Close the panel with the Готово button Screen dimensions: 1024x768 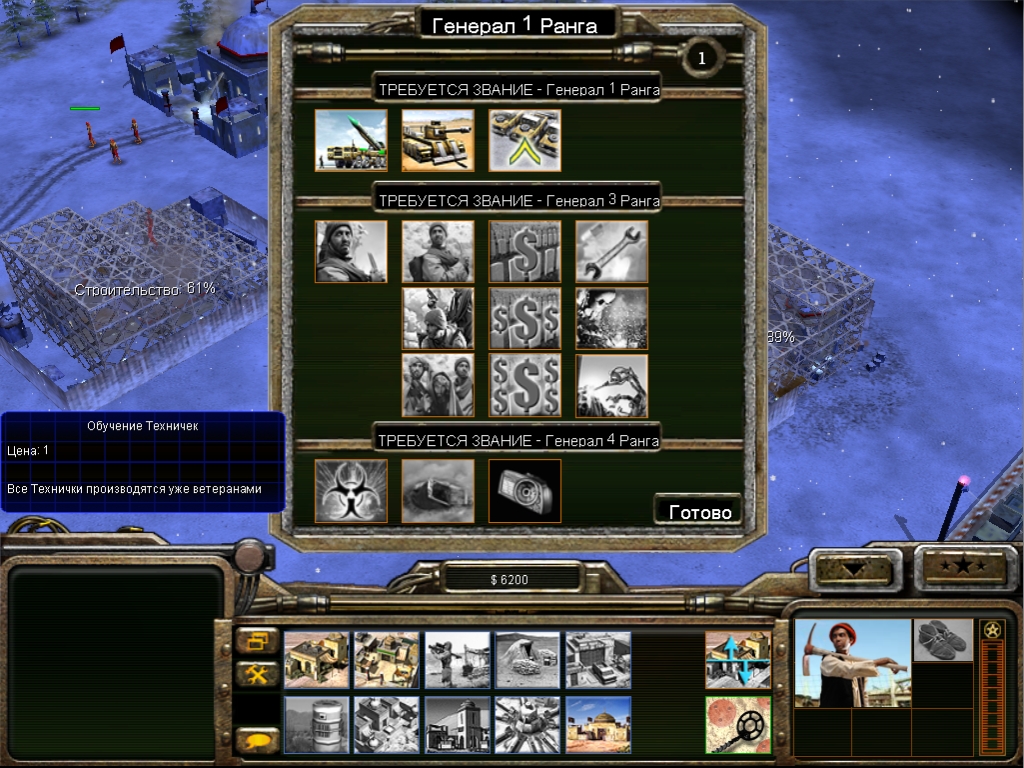(698, 511)
